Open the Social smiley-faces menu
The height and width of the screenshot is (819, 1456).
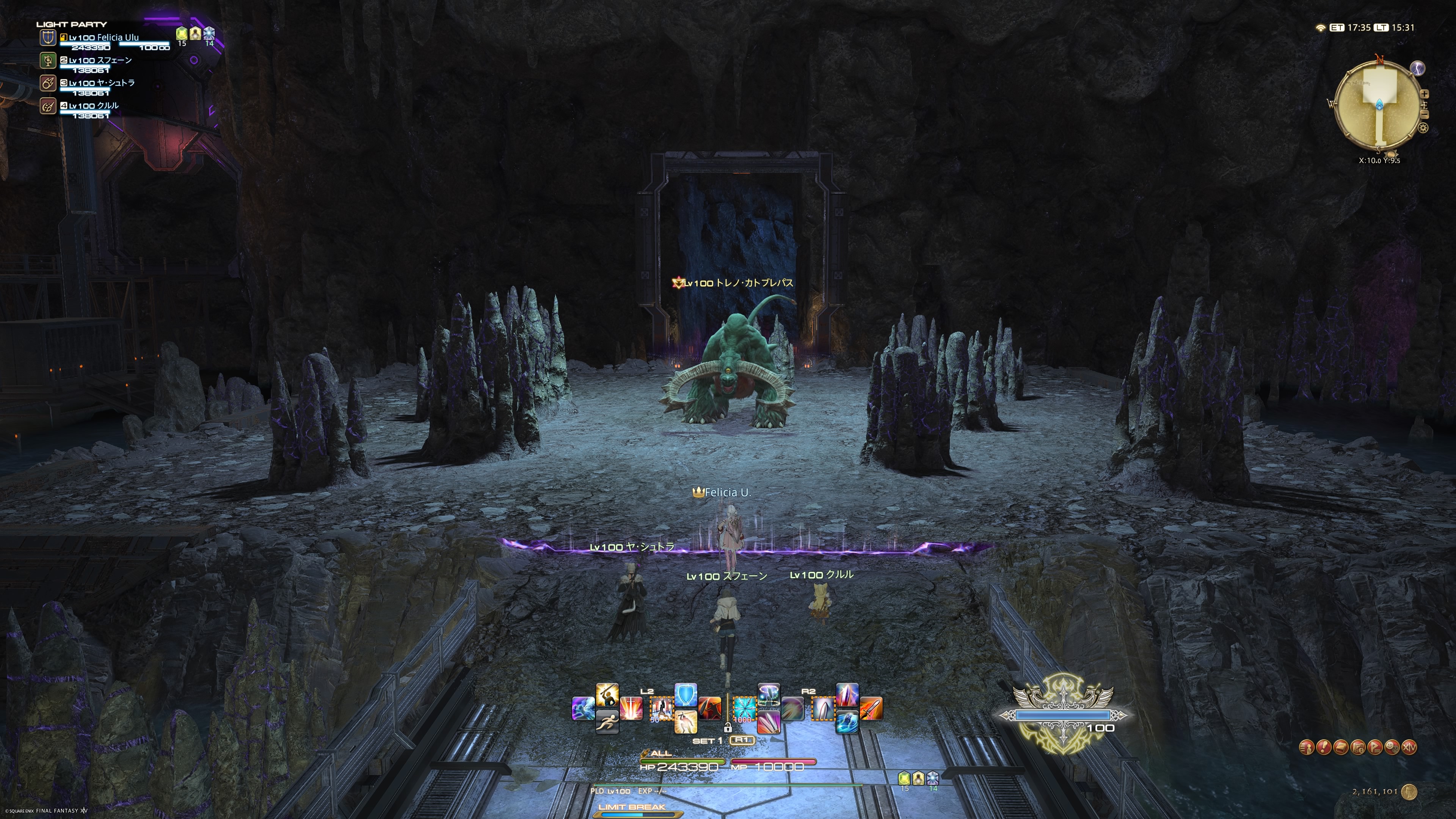coord(1392,747)
